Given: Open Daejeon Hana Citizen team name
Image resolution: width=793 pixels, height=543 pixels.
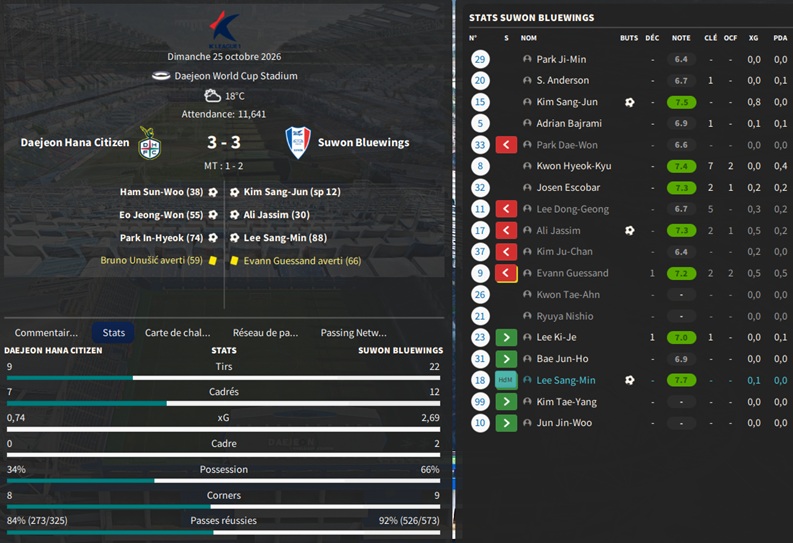Looking at the screenshot, I should [75, 143].
